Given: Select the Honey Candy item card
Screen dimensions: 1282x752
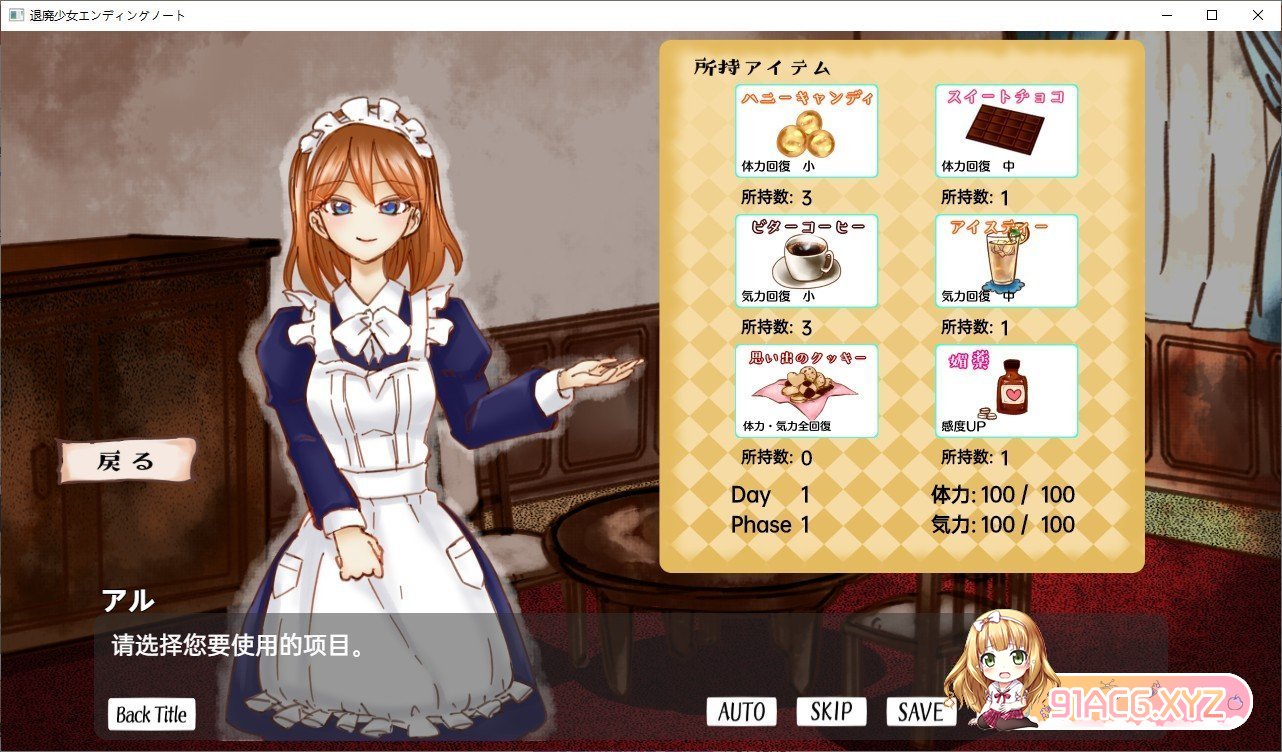Looking at the screenshot, I should pos(806,131).
